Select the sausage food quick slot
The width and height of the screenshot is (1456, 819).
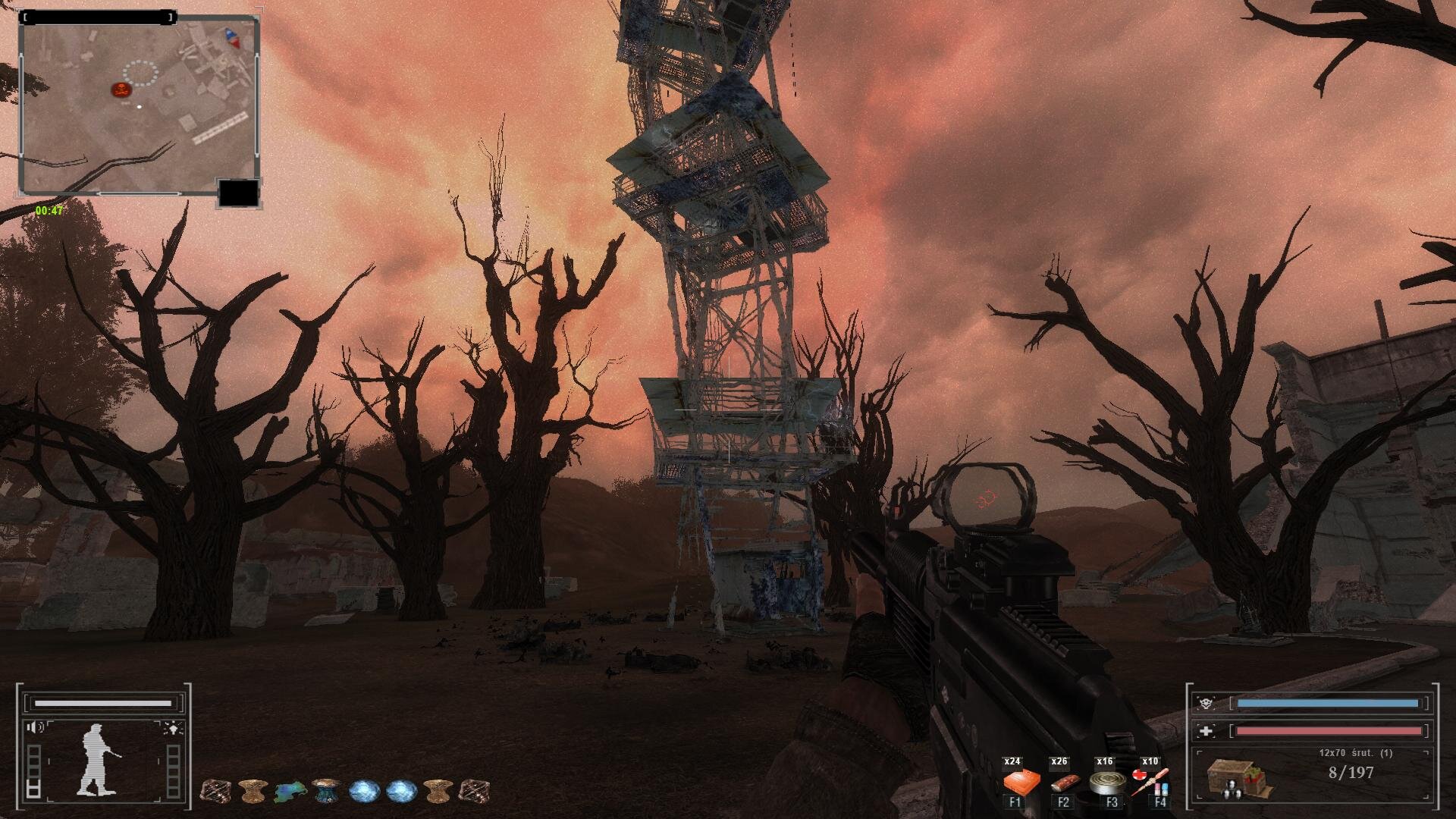click(1062, 781)
